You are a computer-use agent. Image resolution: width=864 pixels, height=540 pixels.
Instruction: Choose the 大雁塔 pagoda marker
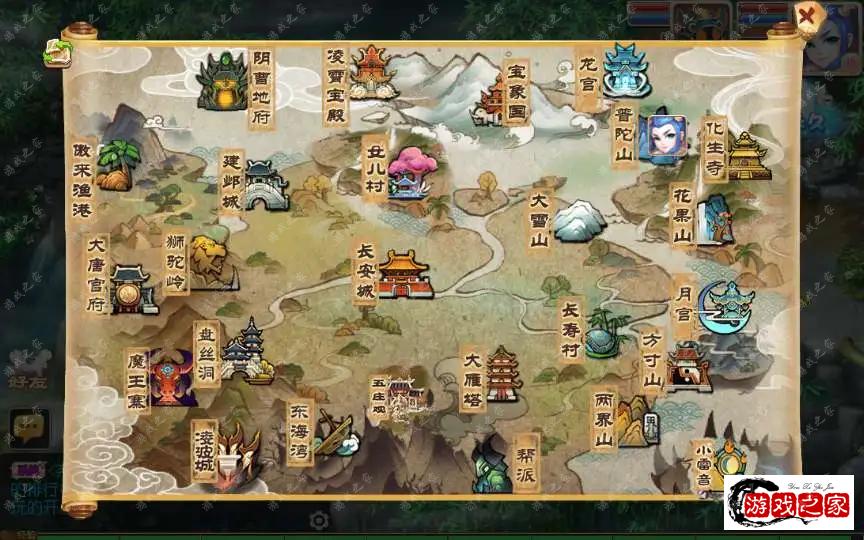click(x=502, y=374)
